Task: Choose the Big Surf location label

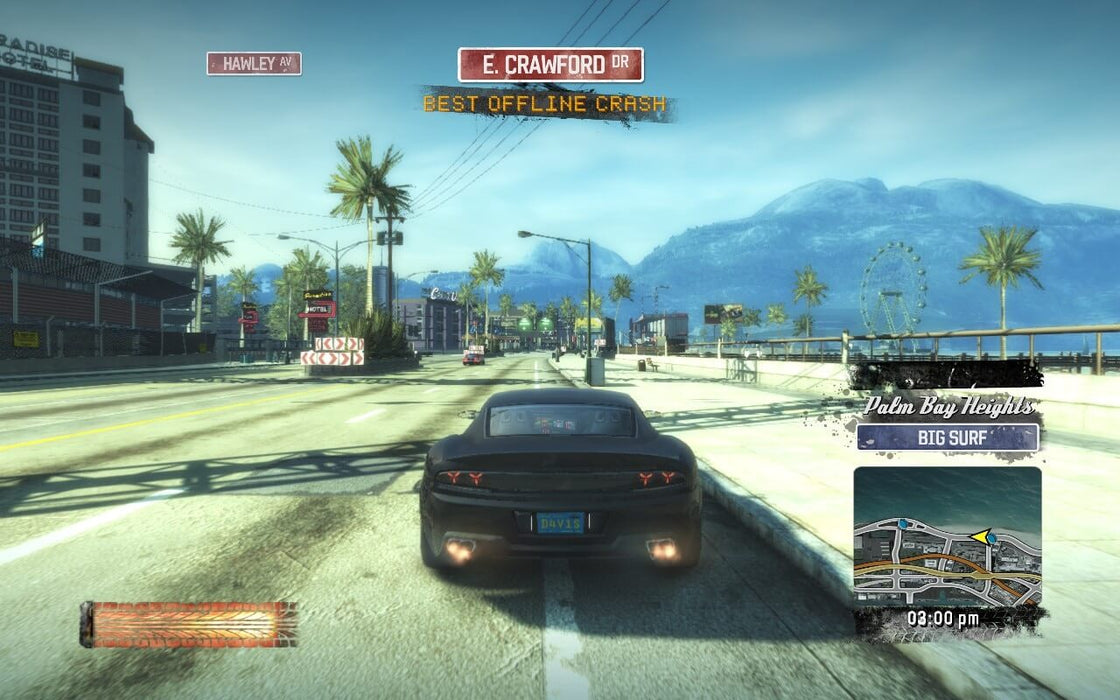Action: [x=947, y=437]
